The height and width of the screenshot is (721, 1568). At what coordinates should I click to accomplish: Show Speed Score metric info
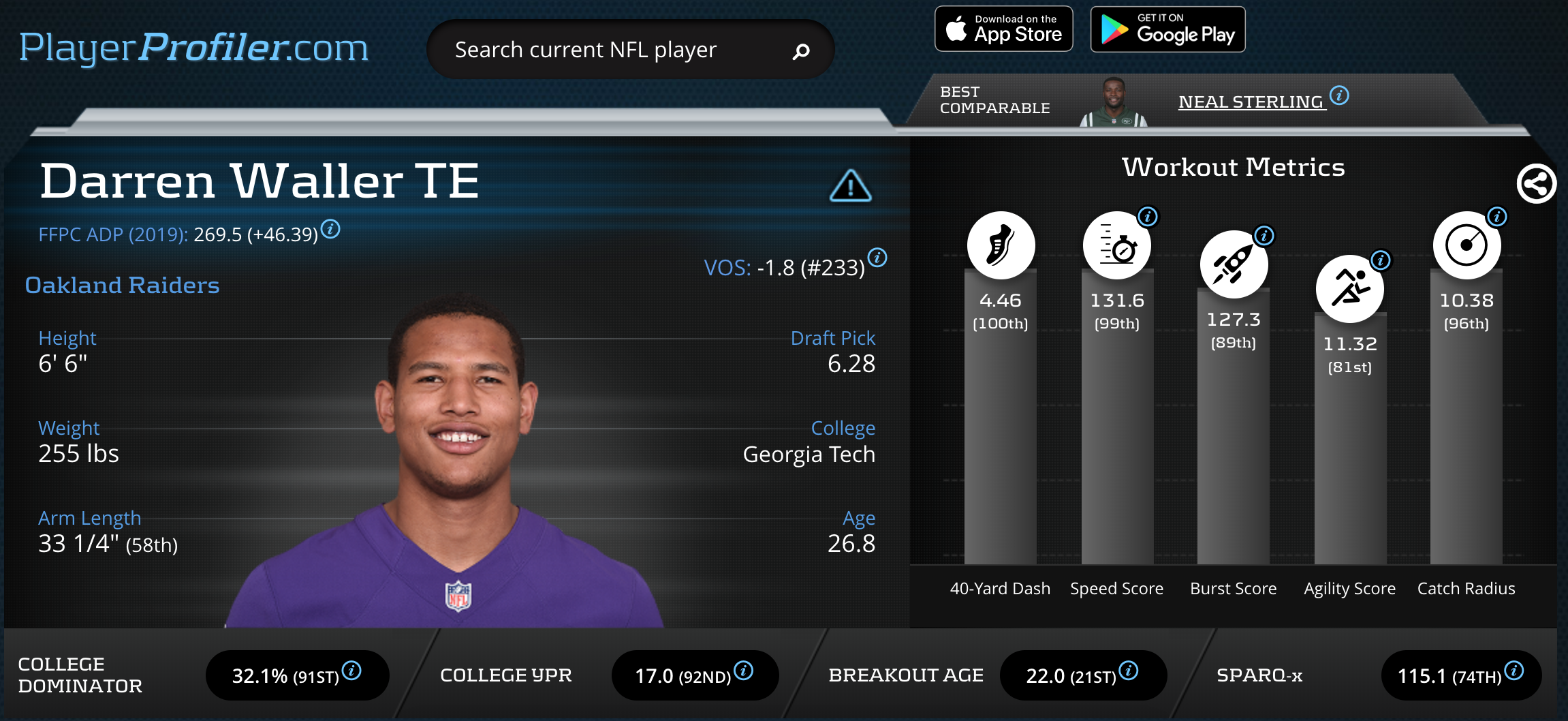[1148, 217]
